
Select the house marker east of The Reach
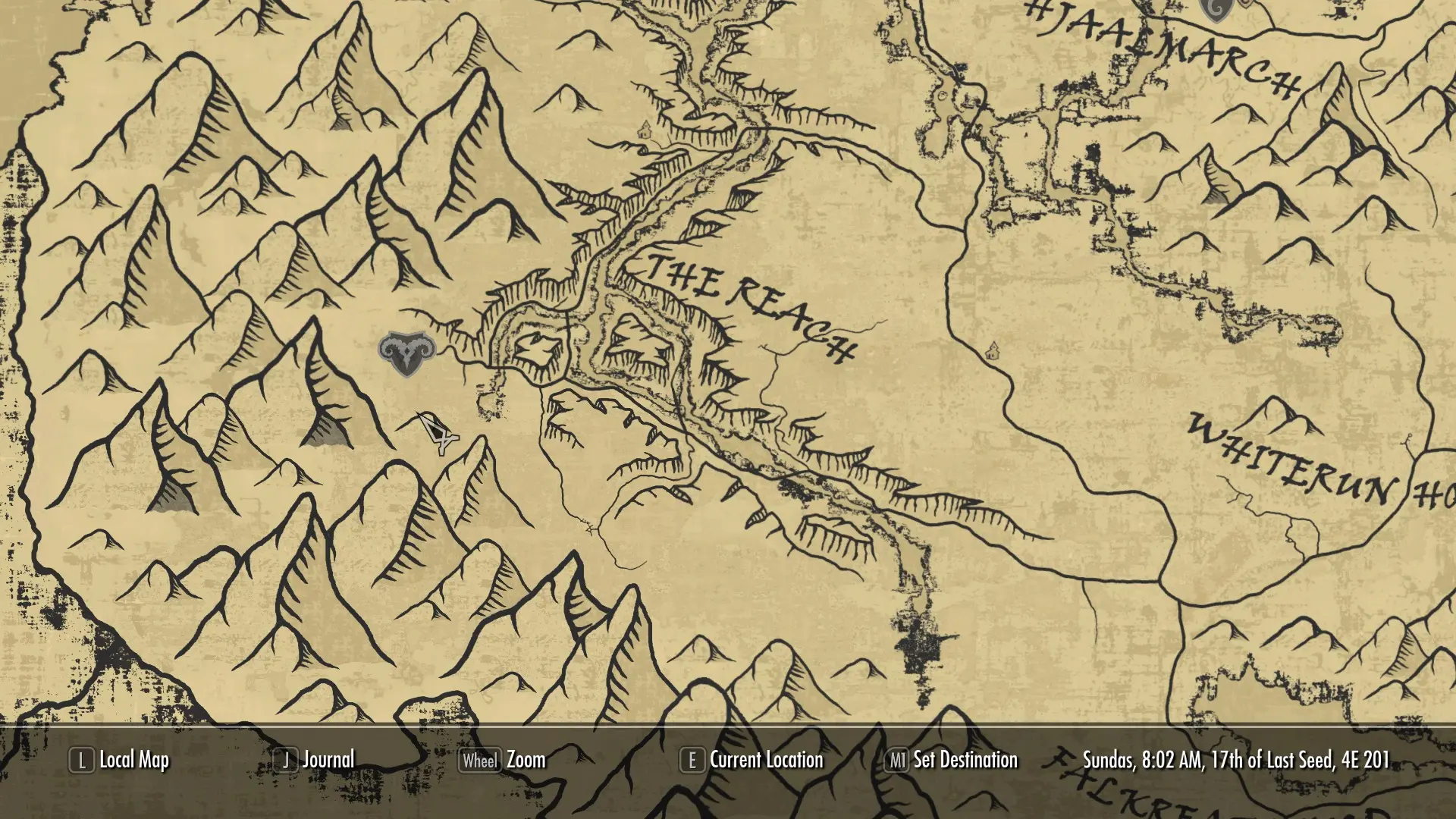click(994, 351)
